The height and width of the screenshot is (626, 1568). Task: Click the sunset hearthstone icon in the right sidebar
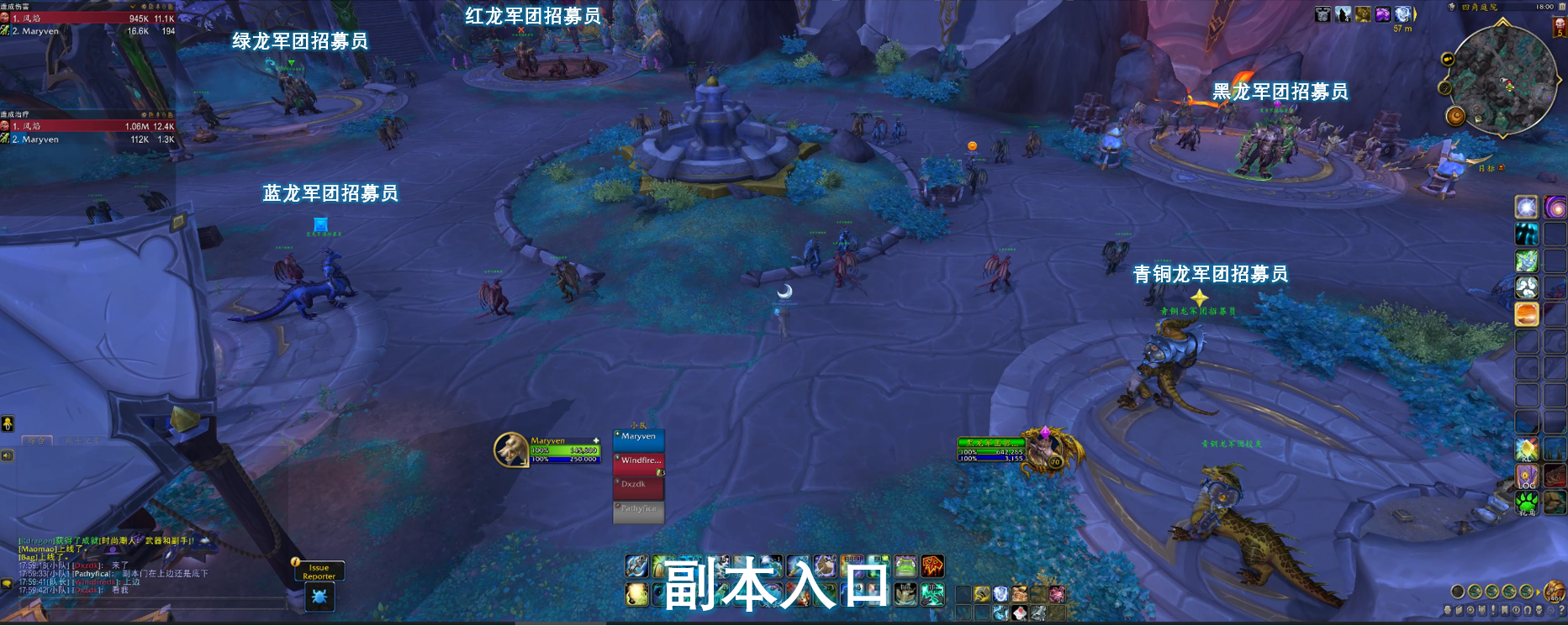pos(1525,314)
